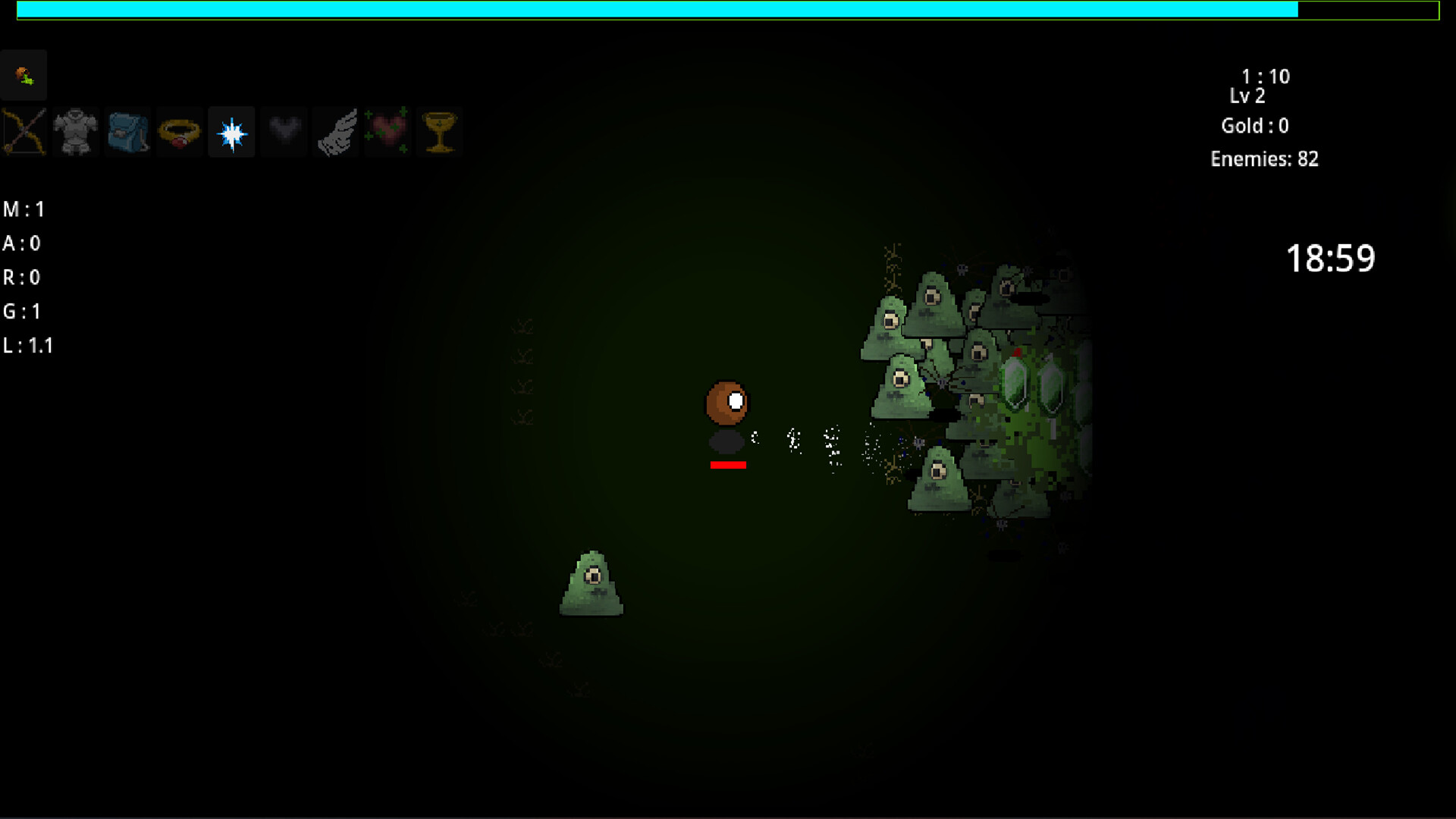
Task: Select the armor chestplate icon
Action: pos(76,131)
